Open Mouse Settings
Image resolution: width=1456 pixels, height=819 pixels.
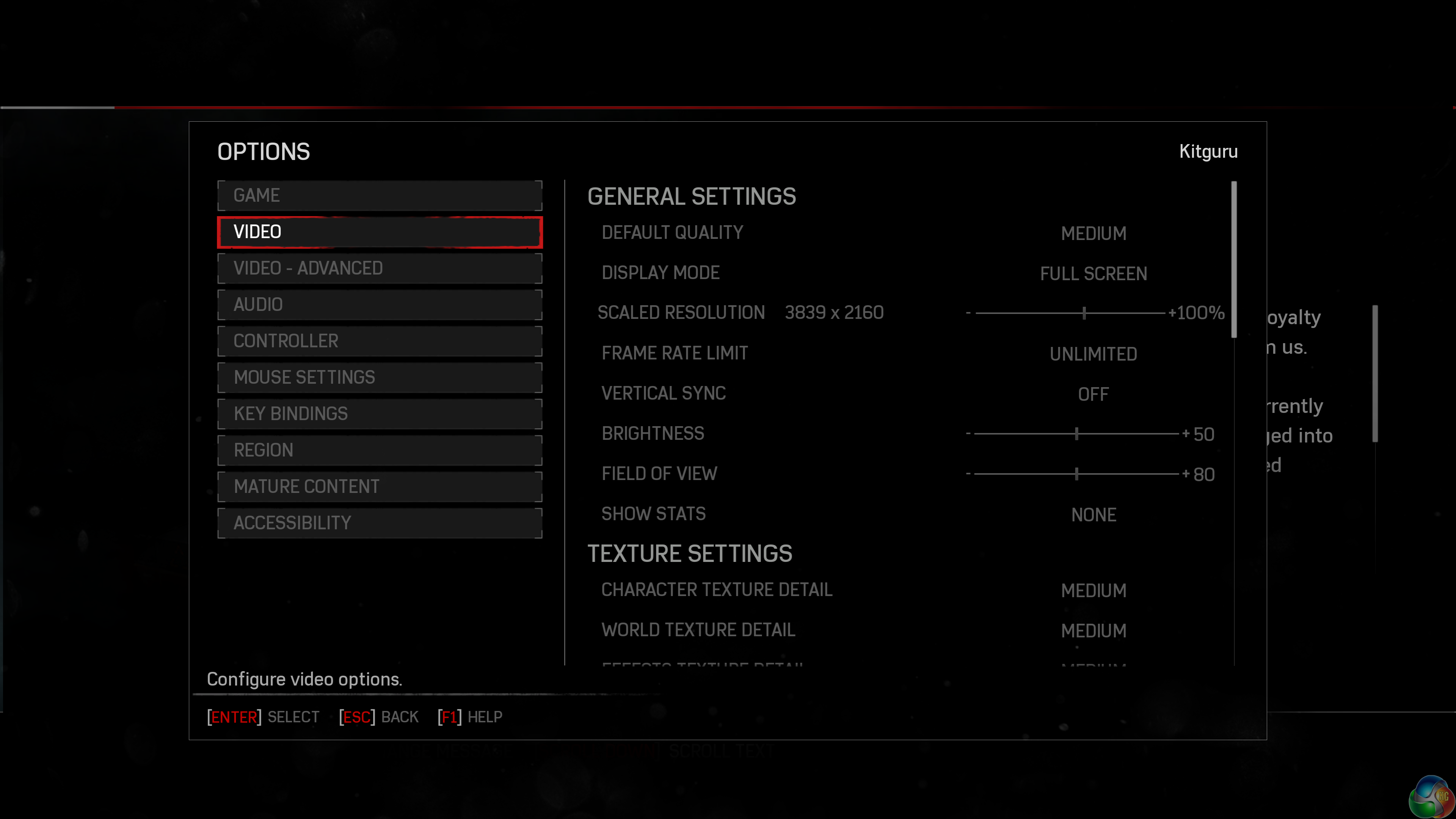pyautogui.click(x=379, y=378)
